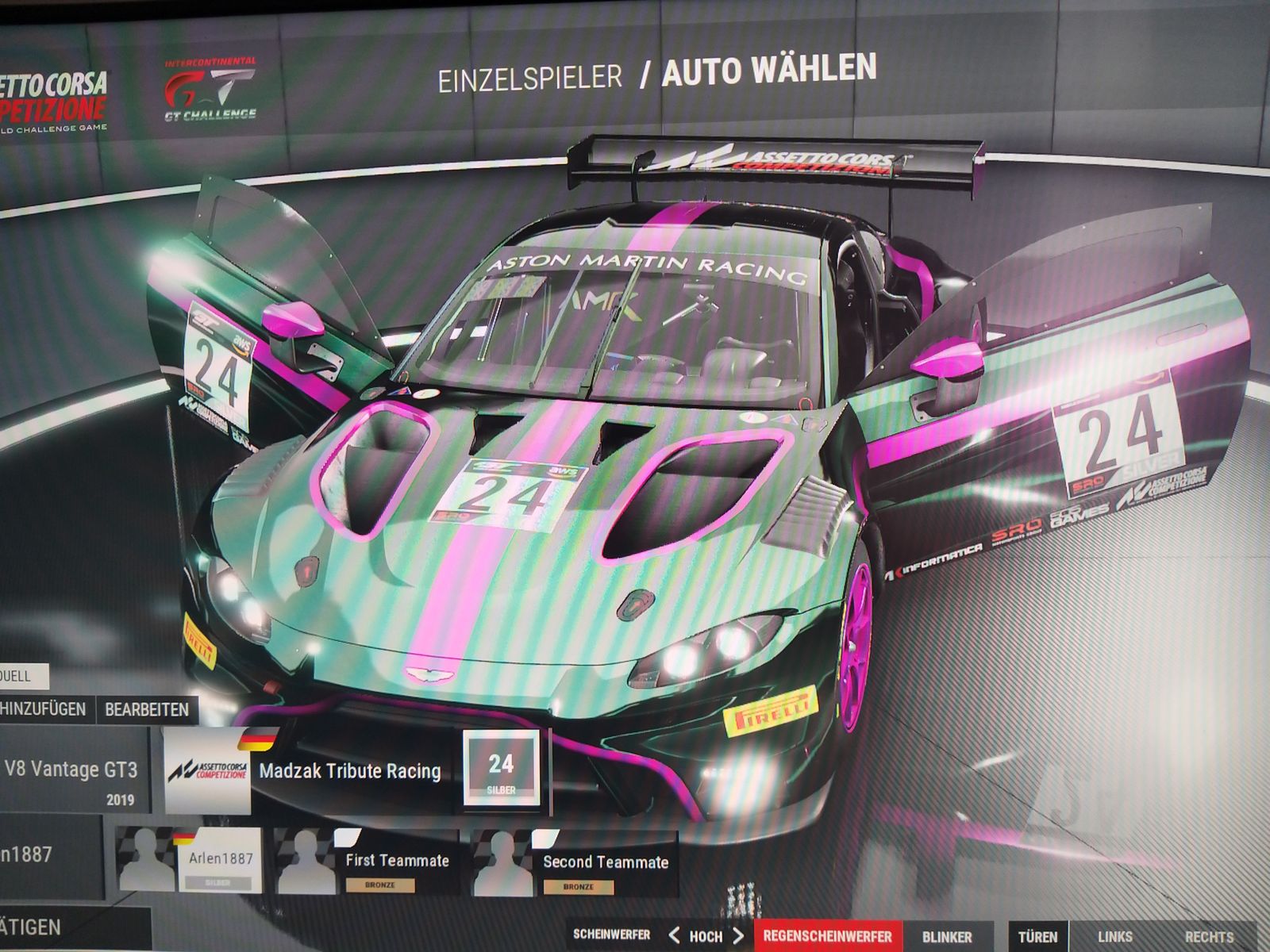Click the right arrow beside Hoch headlights
The width and height of the screenshot is (1270, 952).
[738, 935]
